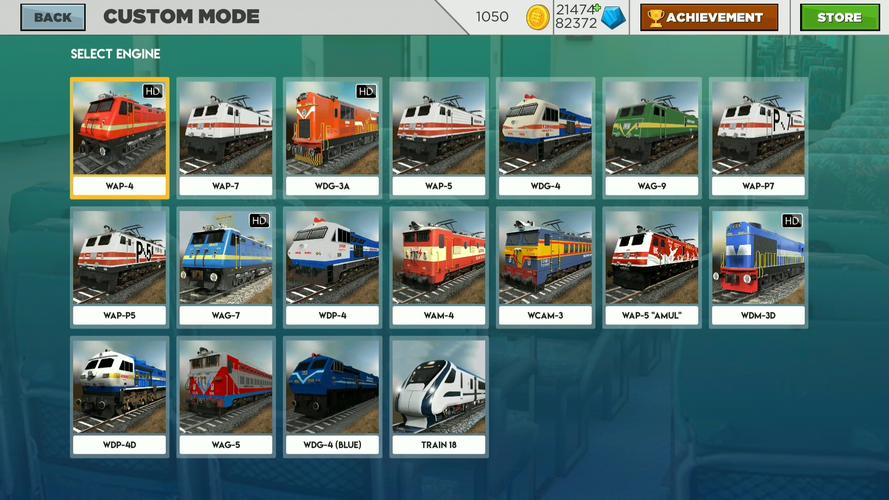Choose the WAP-P5 engine
Image resolution: width=889 pixels, height=500 pixels.
pos(120,267)
